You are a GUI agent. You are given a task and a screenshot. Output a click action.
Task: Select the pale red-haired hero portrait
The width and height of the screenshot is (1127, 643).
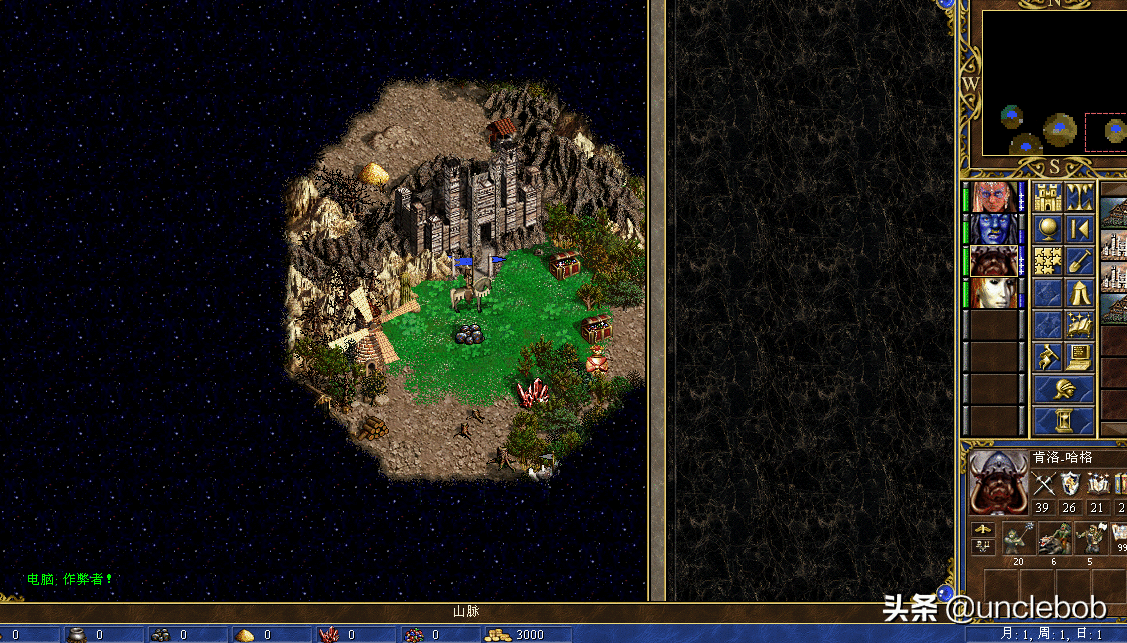point(994,293)
